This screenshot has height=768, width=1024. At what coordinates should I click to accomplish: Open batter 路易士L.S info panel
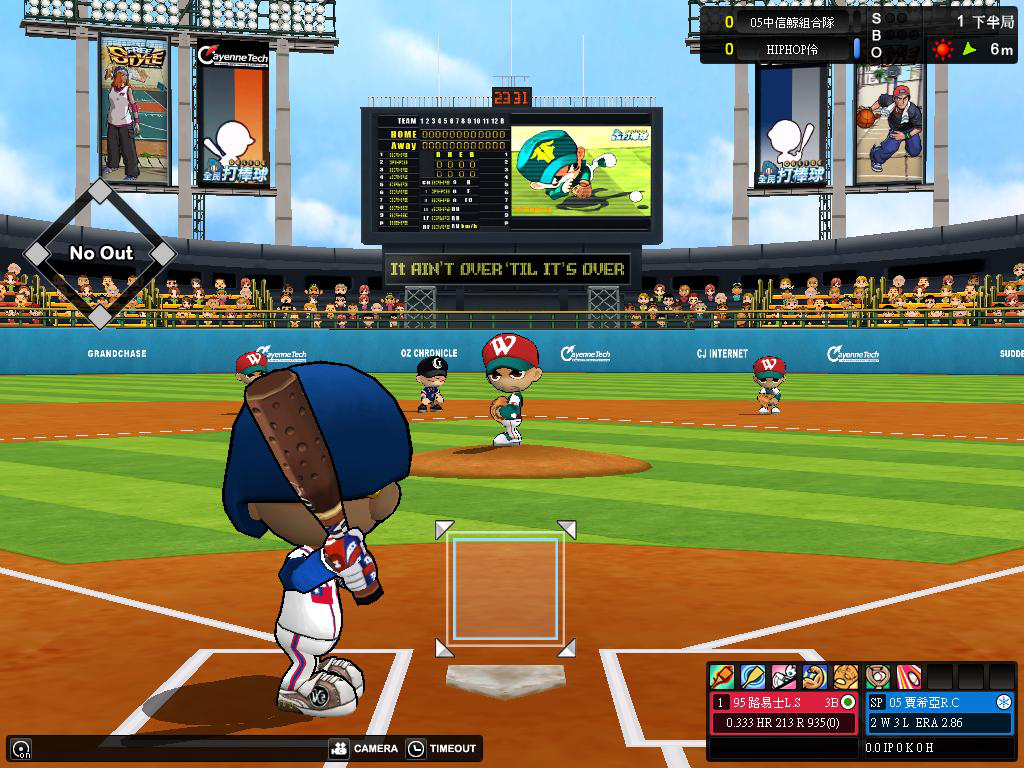[x=784, y=702]
